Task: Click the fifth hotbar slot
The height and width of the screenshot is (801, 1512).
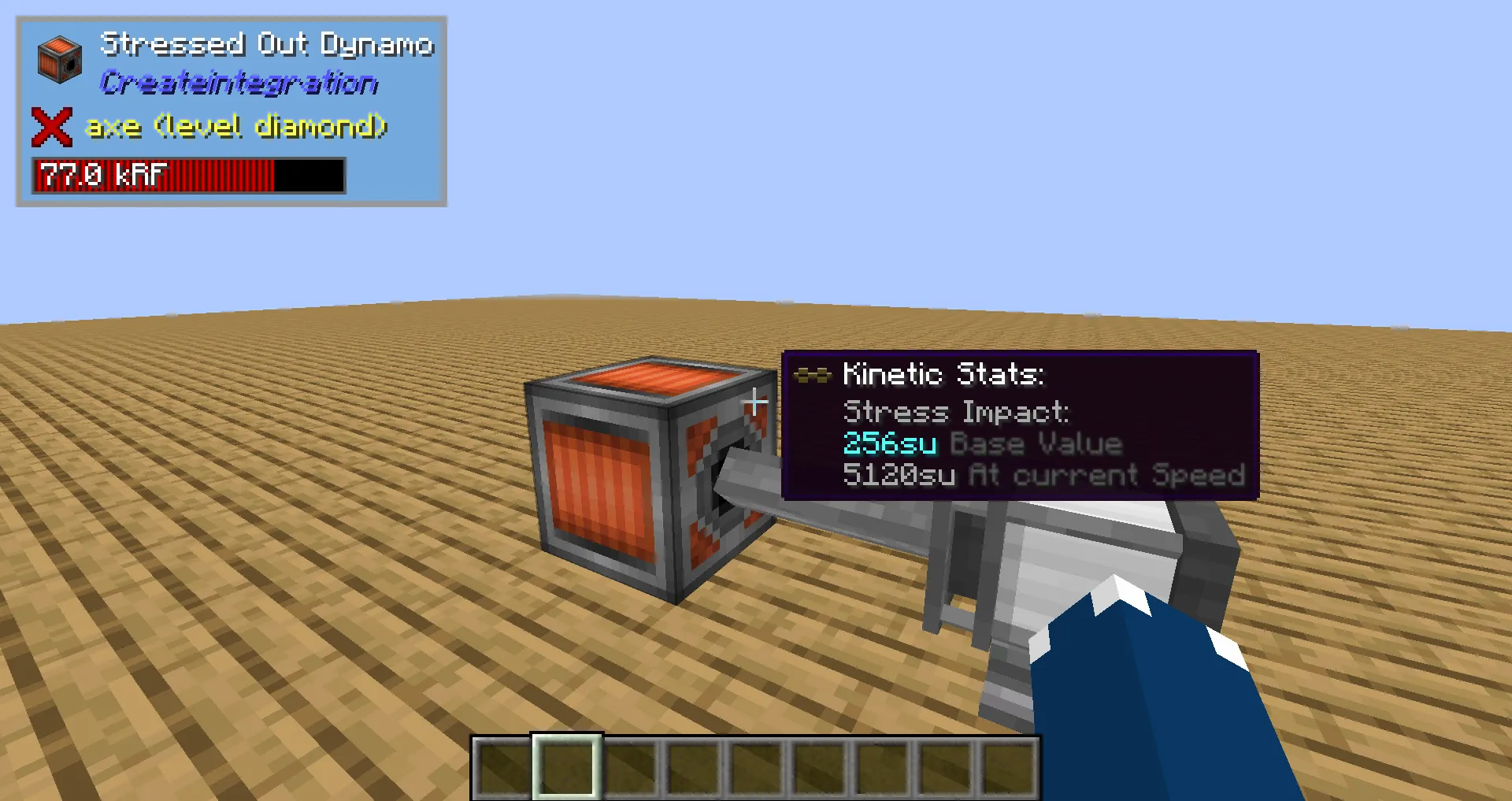Action: 755,768
